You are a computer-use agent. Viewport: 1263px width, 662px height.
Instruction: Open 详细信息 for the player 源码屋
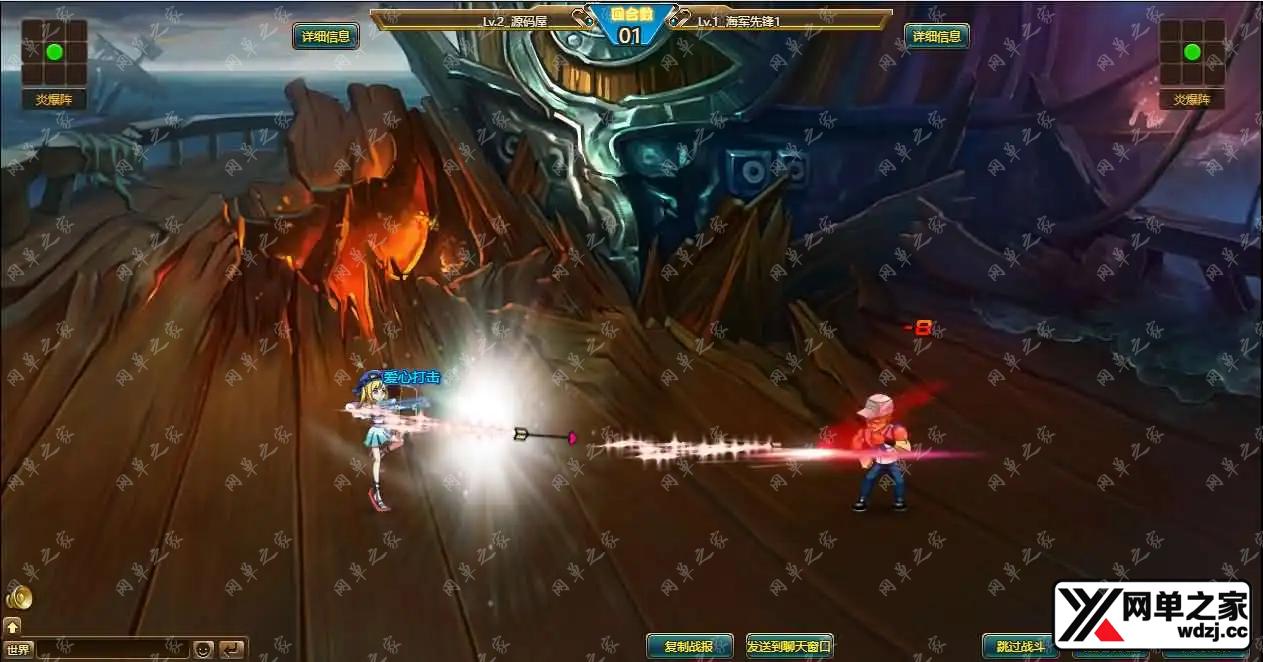326,37
